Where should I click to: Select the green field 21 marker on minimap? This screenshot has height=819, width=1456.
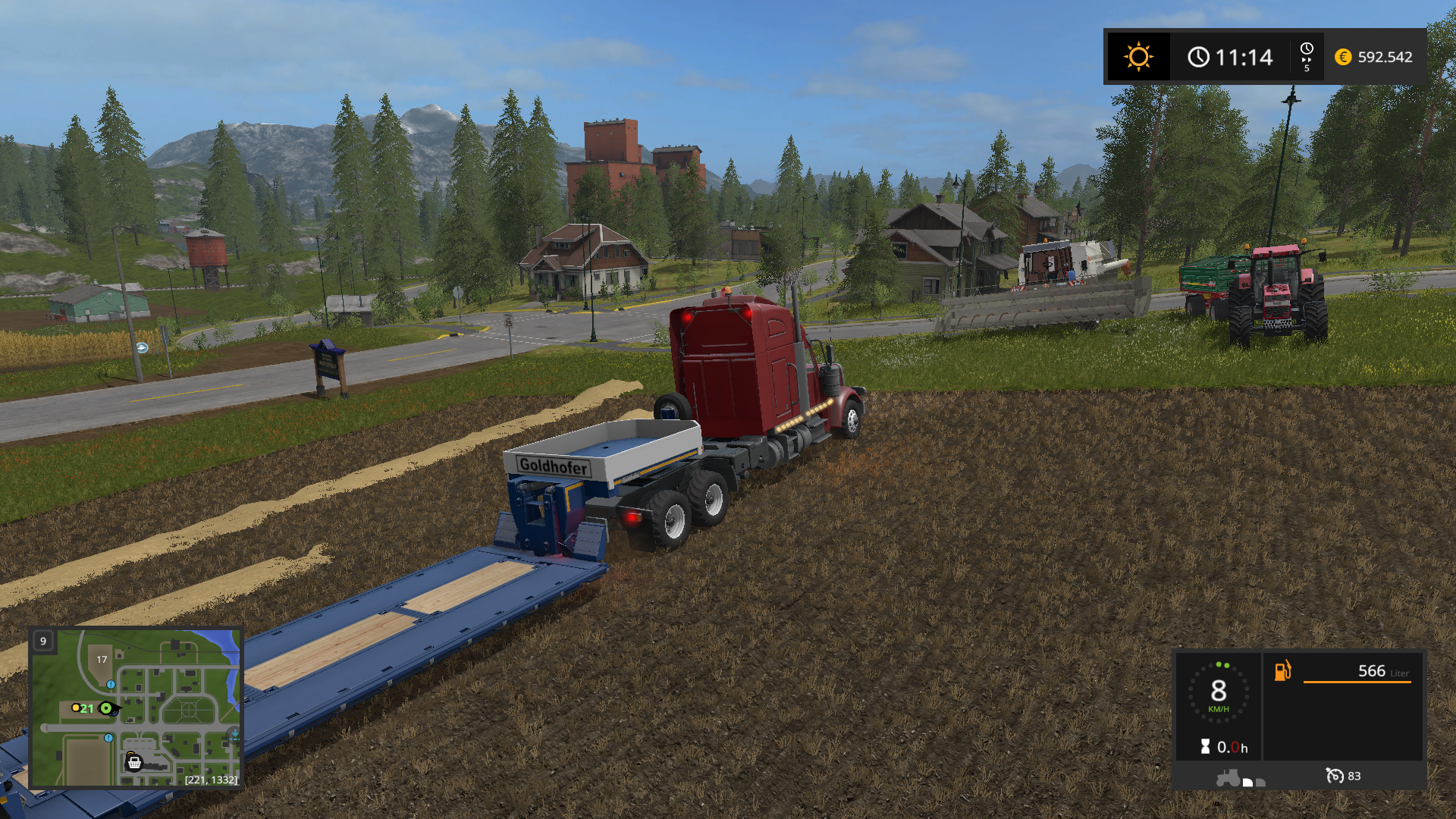pos(87,708)
